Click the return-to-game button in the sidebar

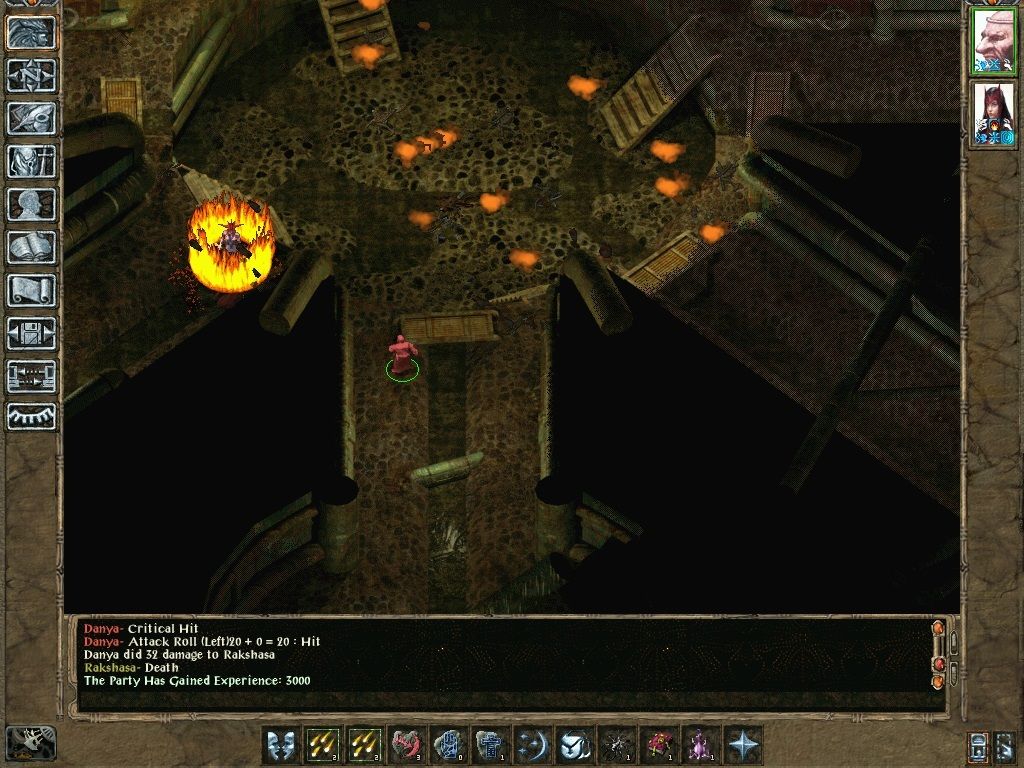tap(31, 32)
